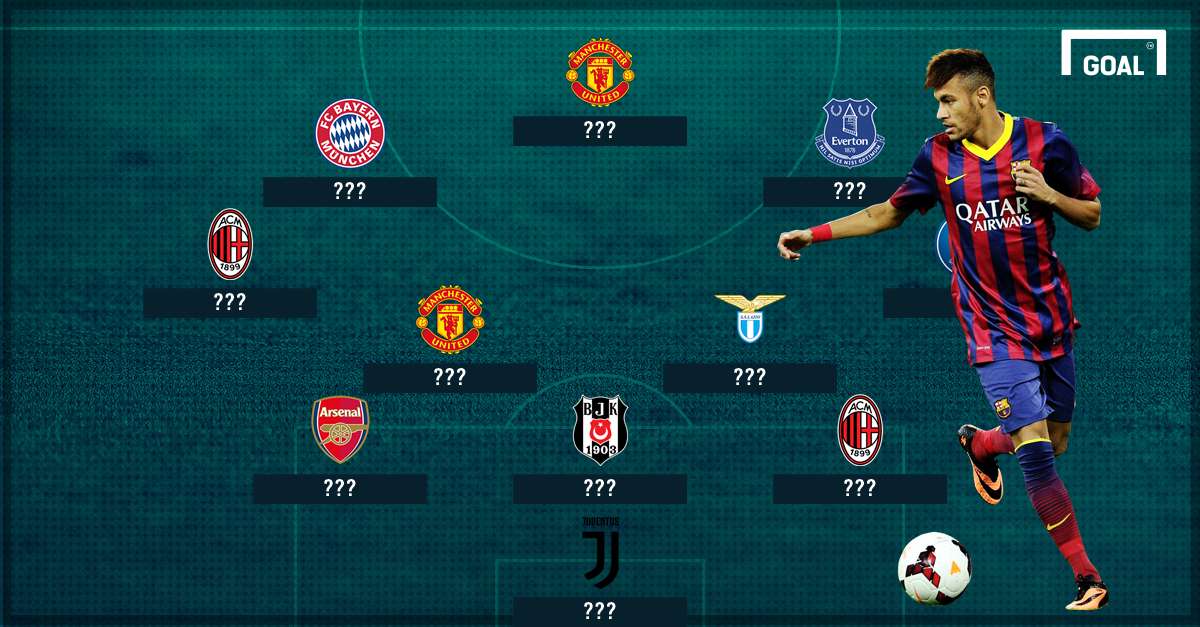Image resolution: width=1200 pixels, height=627 pixels.
Task: Choose the Everton club badge
Action: tap(849, 132)
